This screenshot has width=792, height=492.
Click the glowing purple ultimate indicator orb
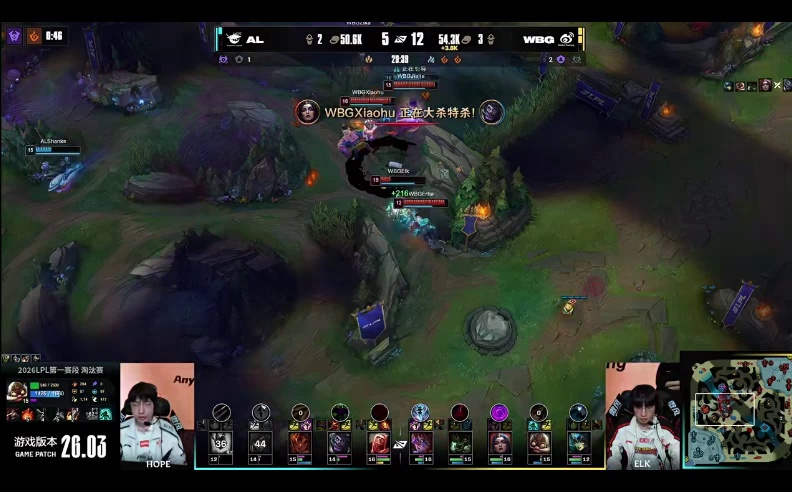[x=498, y=412]
